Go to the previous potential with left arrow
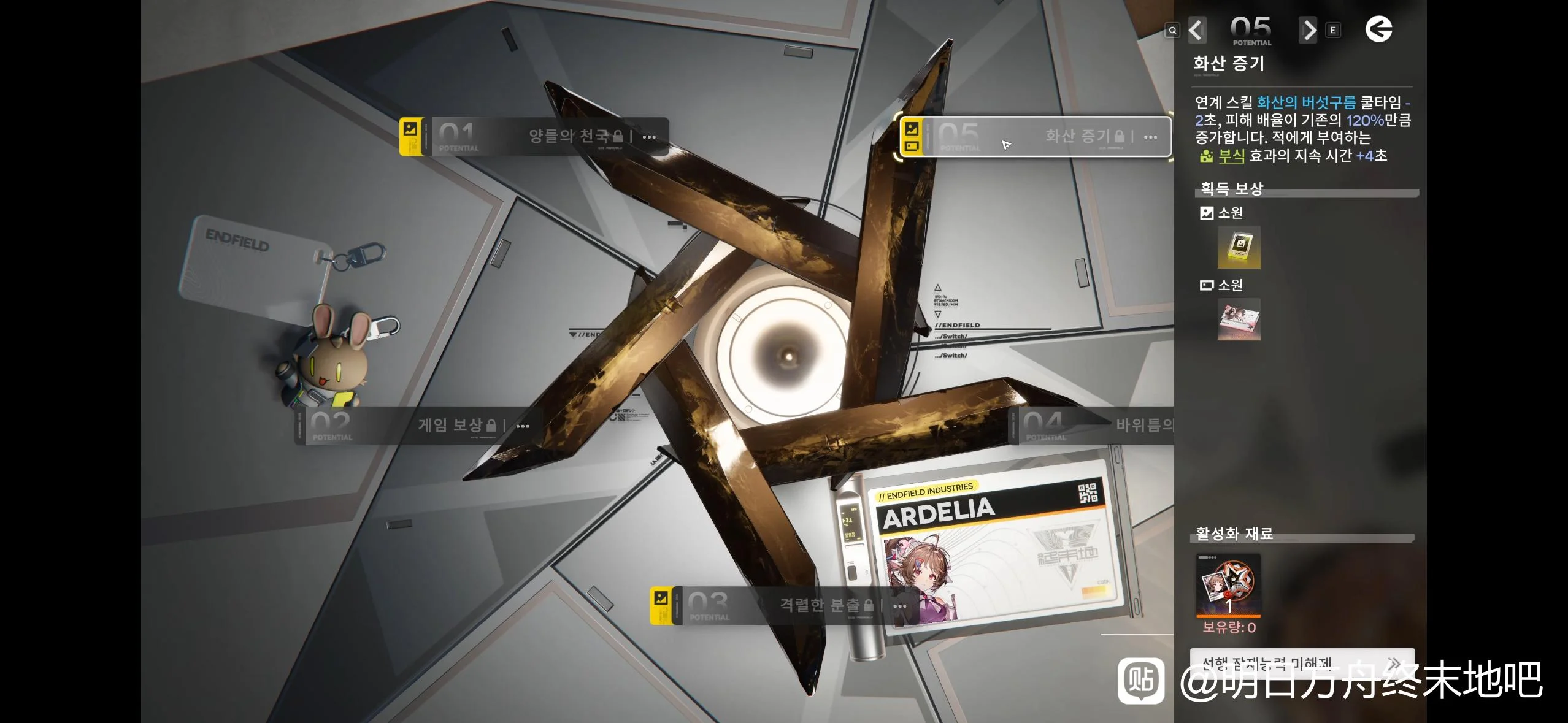 [x=1196, y=30]
